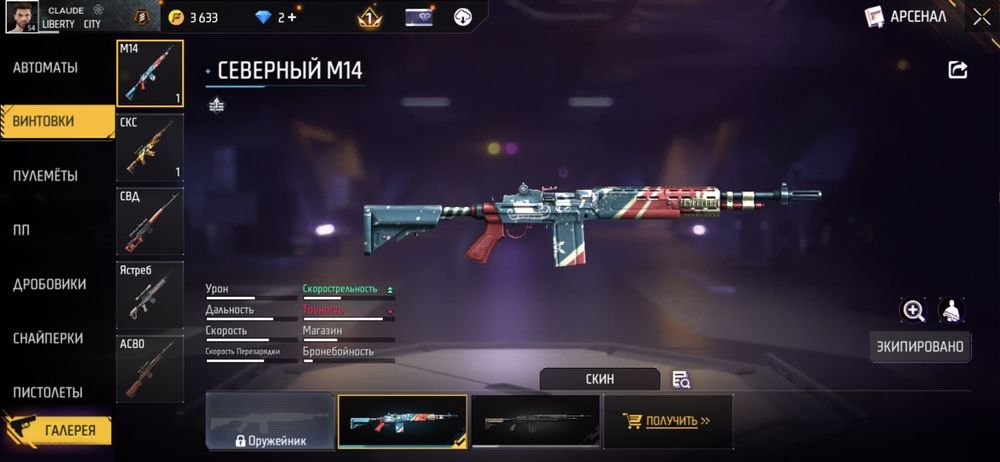This screenshot has width=1000, height=462.
Task: Choose the Снайперки category
Action: (x=48, y=338)
